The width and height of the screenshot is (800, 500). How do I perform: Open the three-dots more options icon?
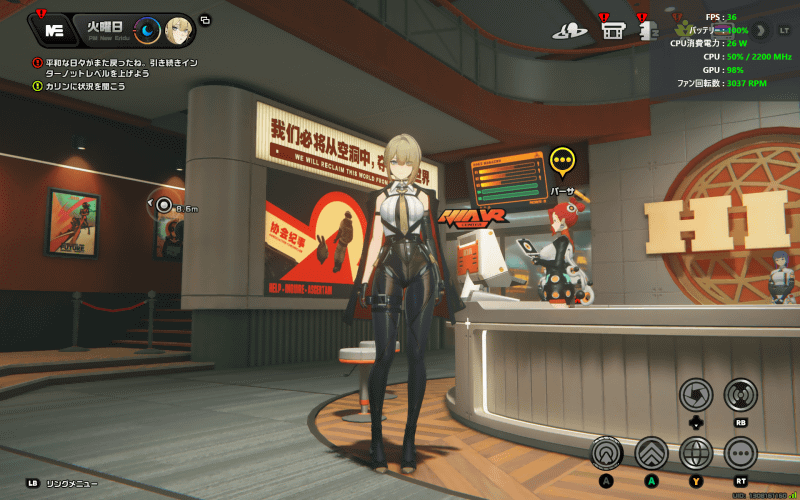741,453
